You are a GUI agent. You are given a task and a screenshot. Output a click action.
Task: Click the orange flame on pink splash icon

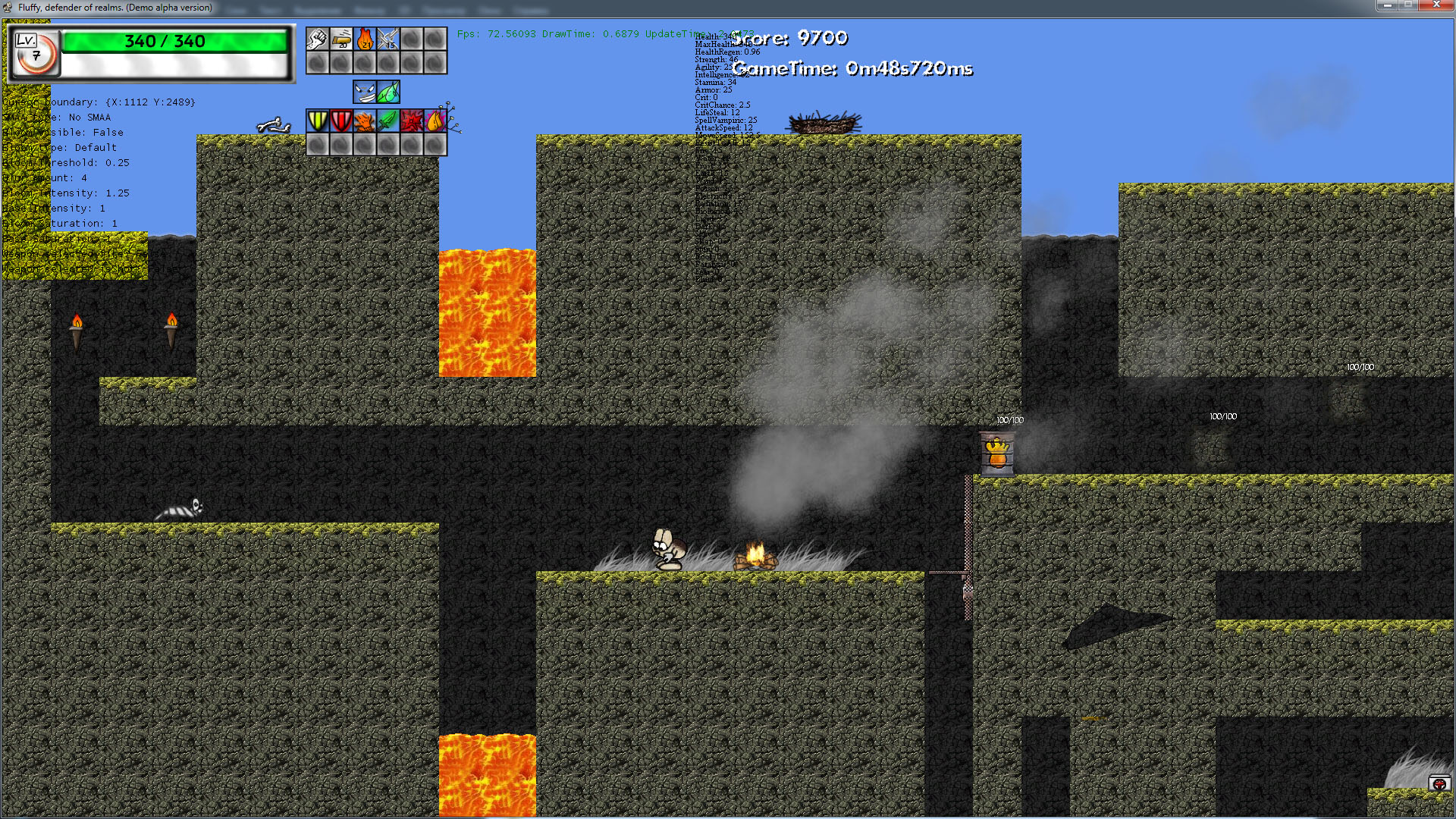(435, 121)
